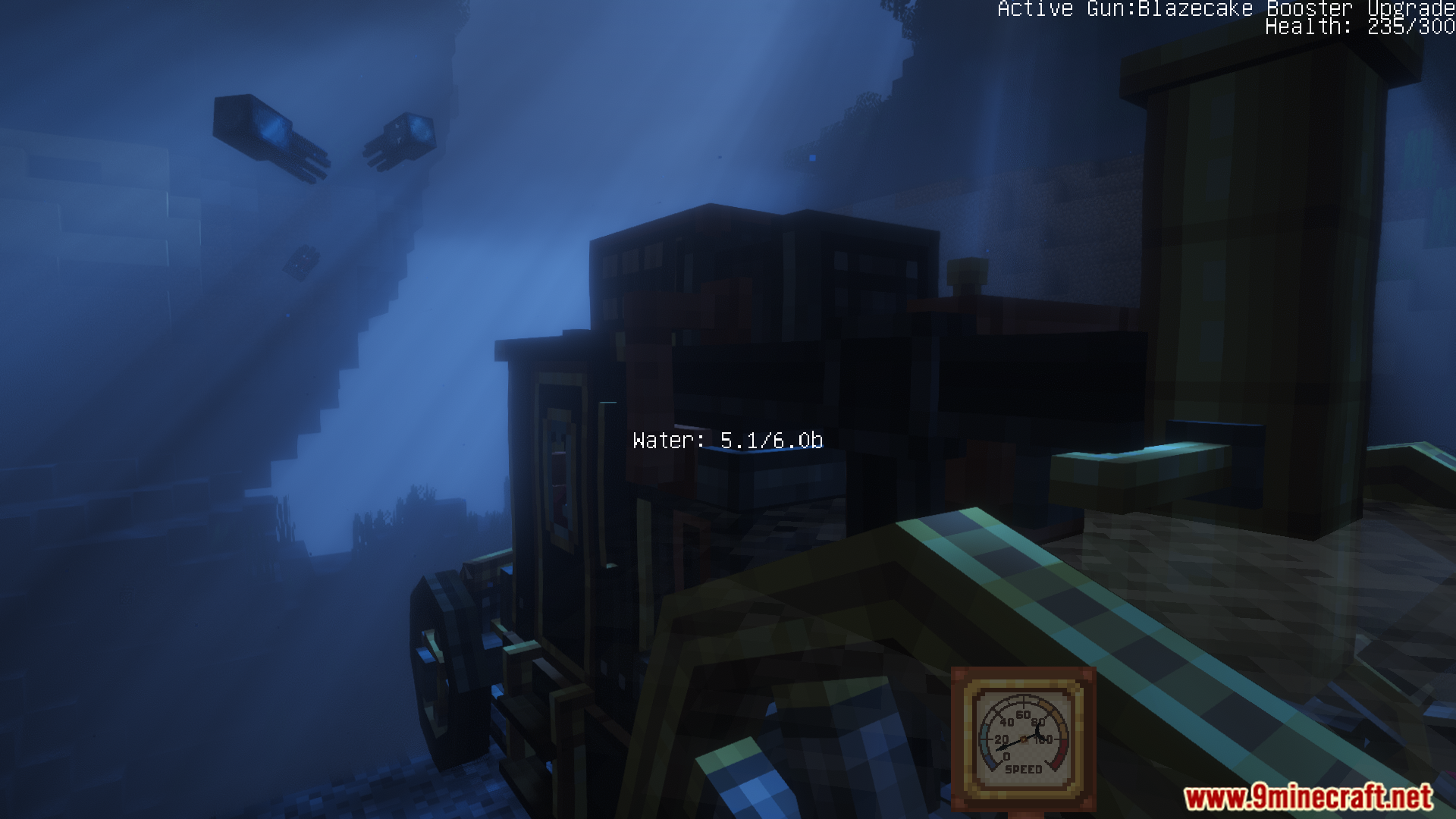Expand the red lever on the door

[x=559, y=500]
